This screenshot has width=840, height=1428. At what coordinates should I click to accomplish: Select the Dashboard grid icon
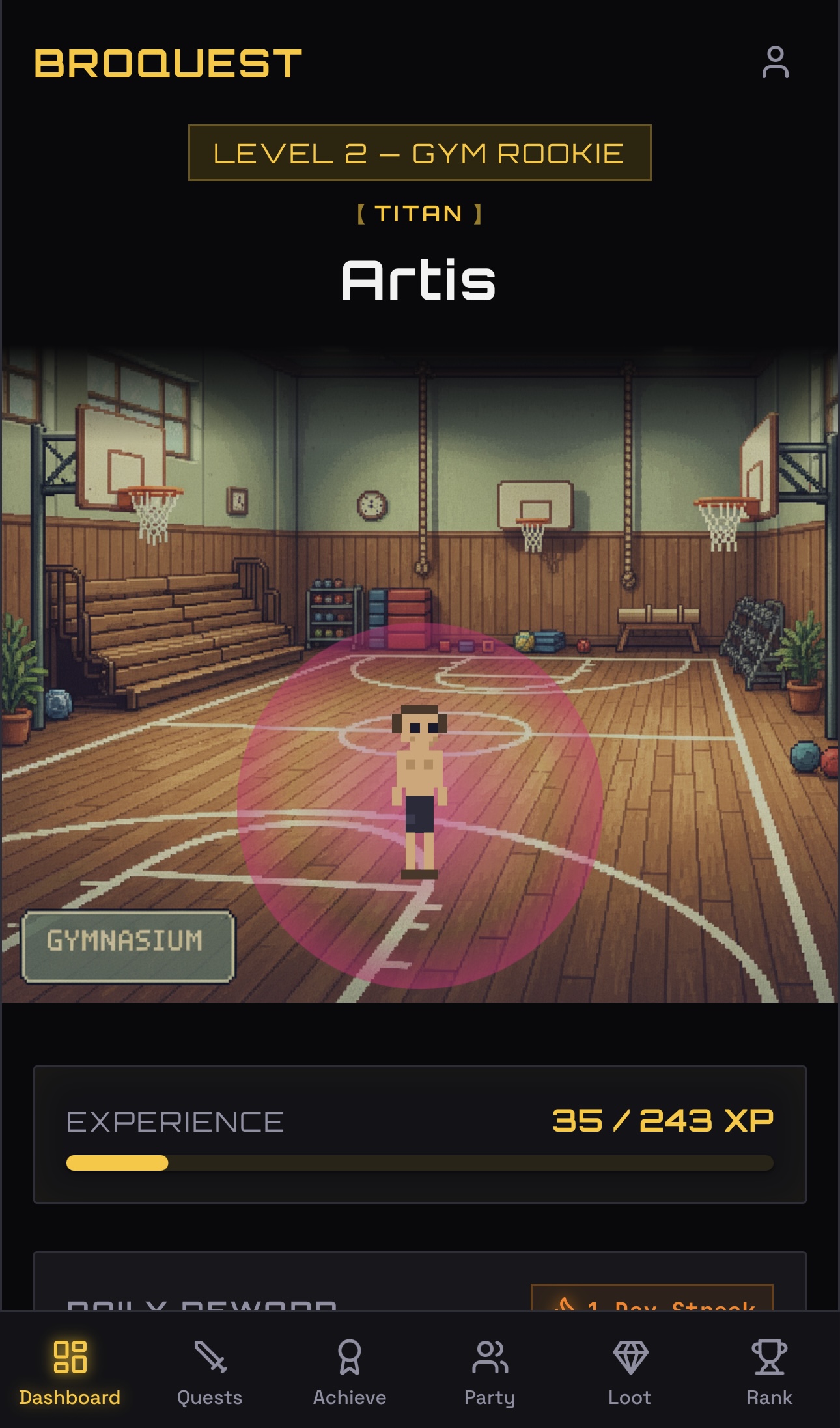point(70,1355)
